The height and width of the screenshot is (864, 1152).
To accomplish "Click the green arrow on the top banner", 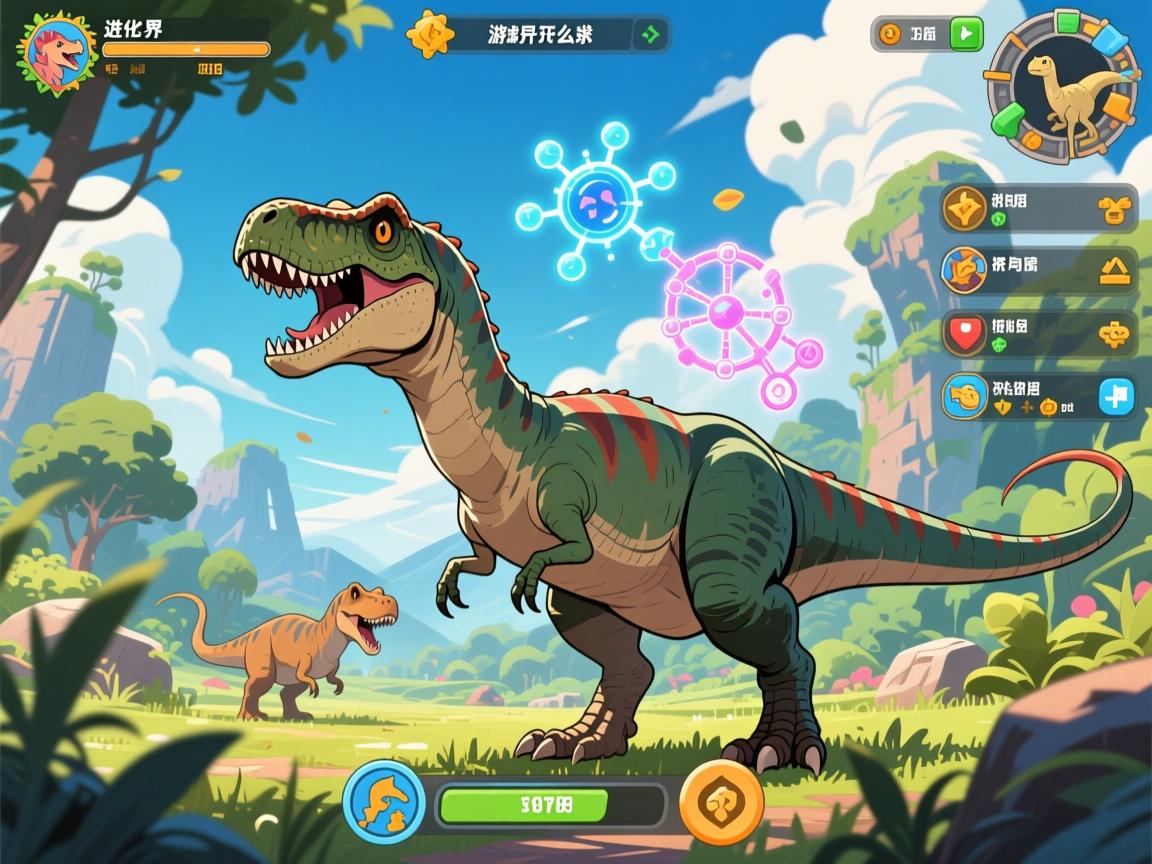I will pyautogui.click(x=652, y=35).
